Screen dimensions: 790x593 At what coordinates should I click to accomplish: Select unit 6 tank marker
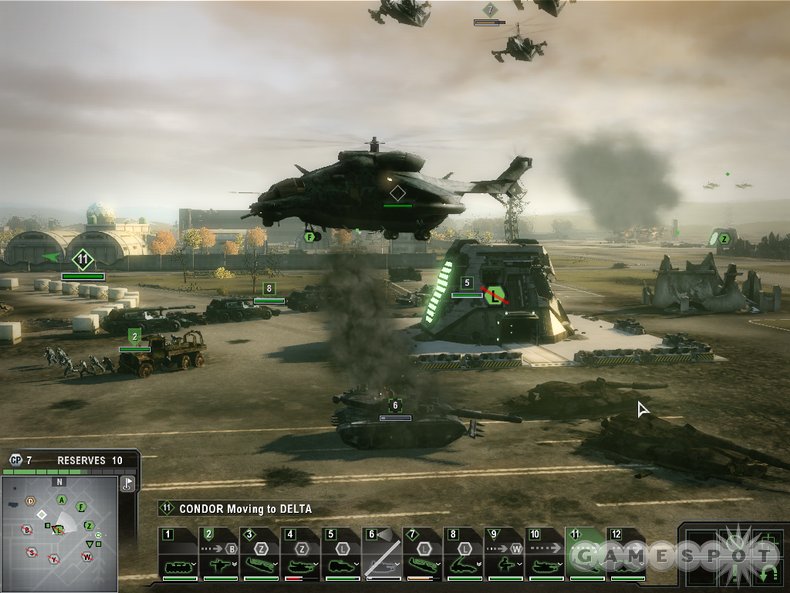pos(395,405)
